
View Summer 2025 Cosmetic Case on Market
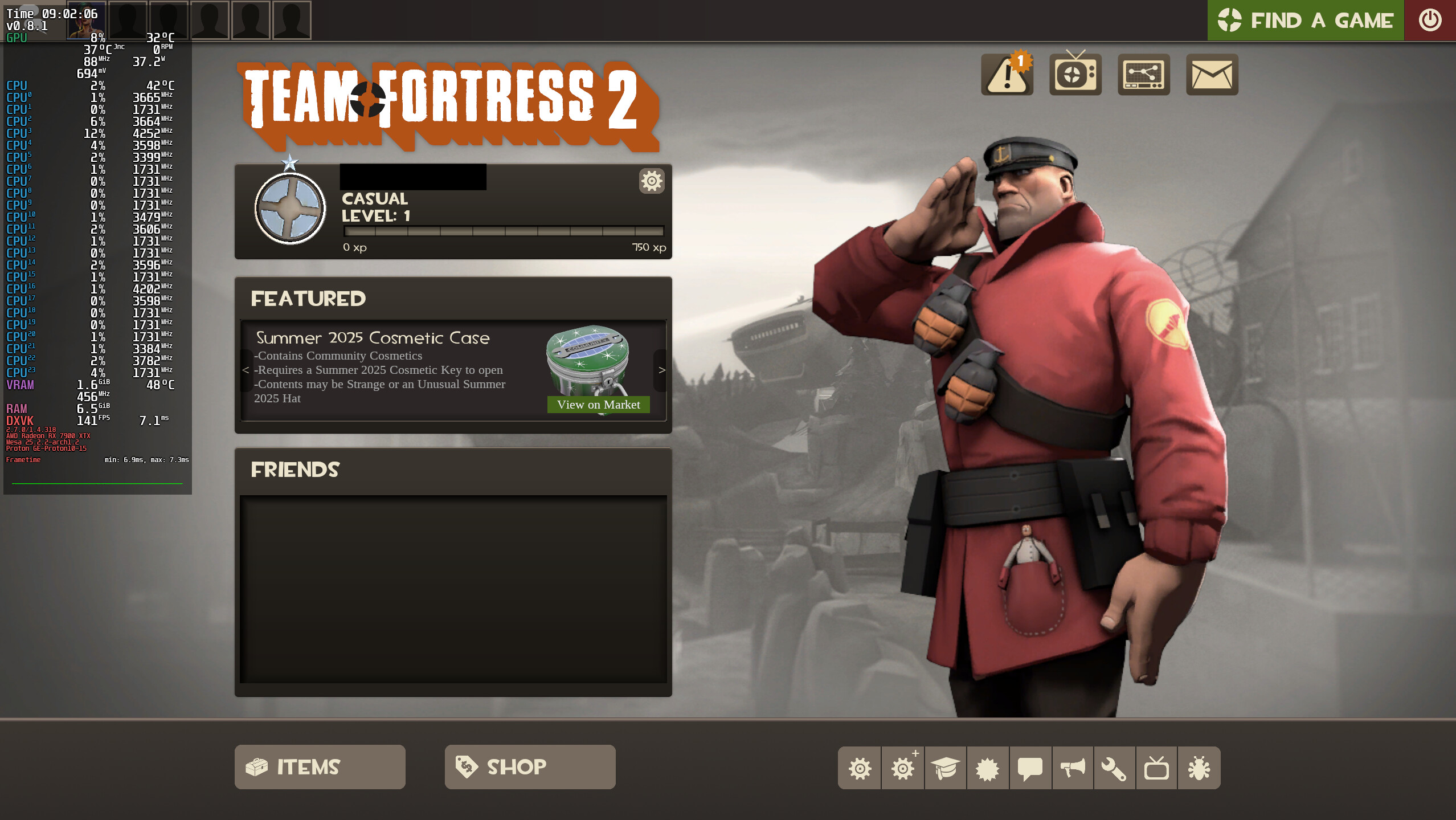(598, 405)
